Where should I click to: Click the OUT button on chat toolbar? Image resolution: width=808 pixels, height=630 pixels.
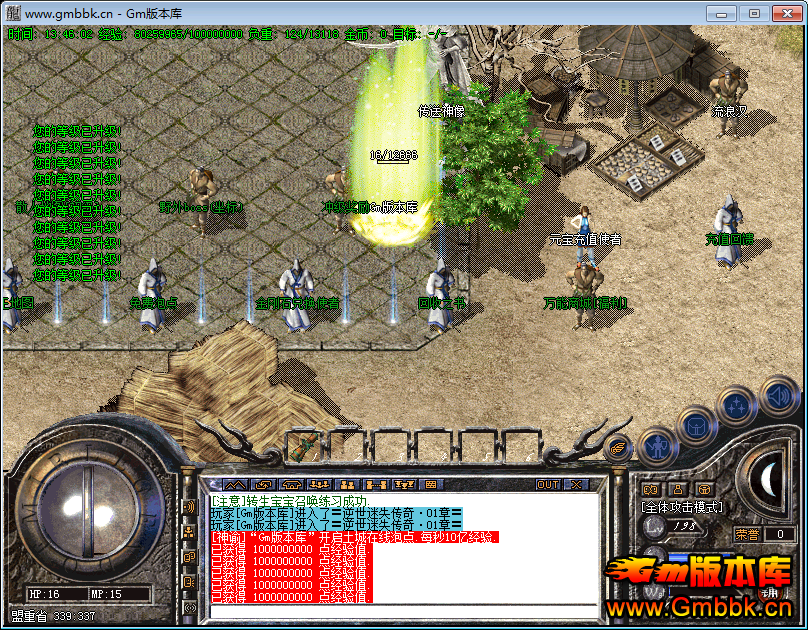point(548,484)
